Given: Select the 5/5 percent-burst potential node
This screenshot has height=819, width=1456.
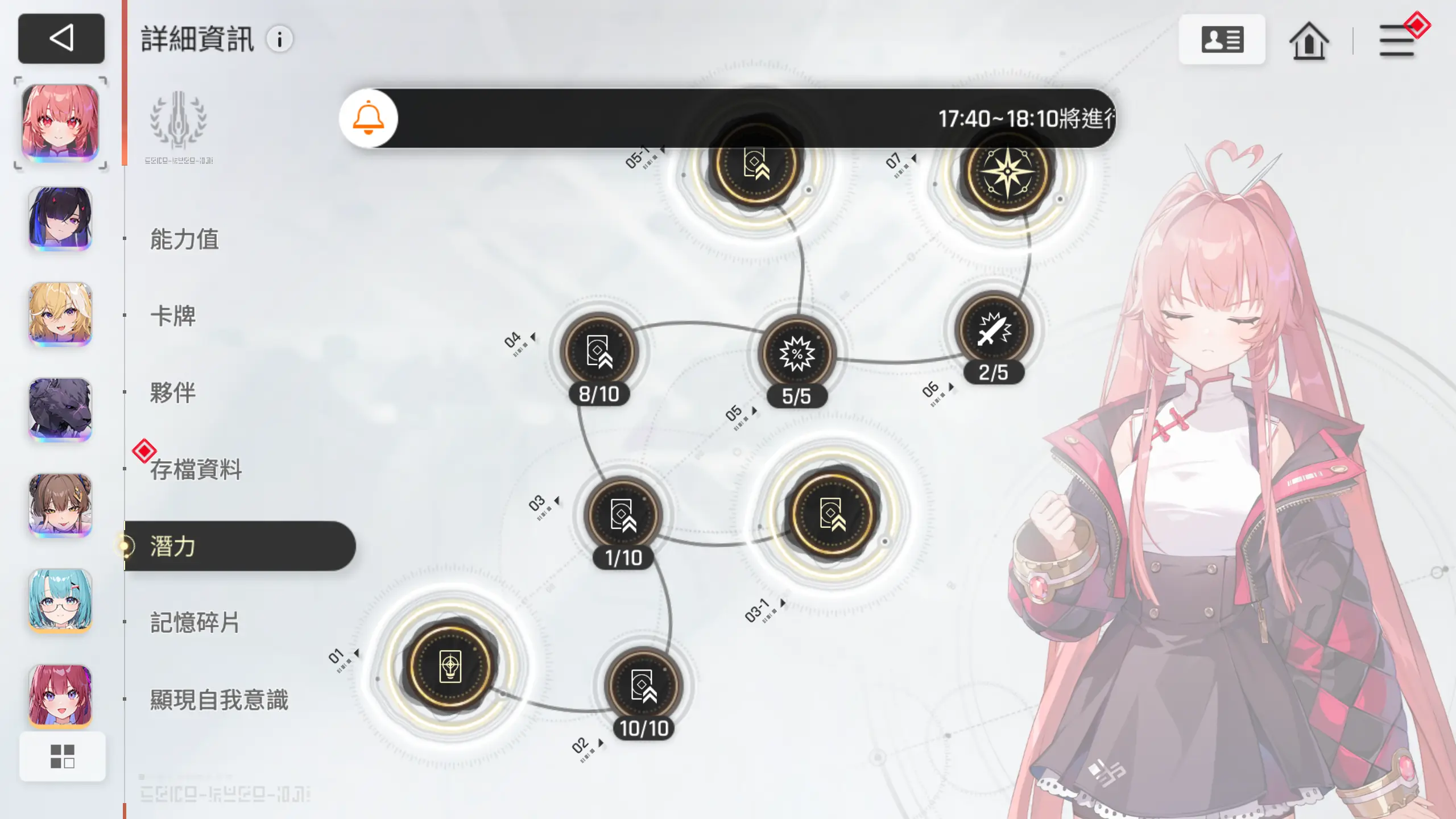Looking at the screenshot, I should point(797,355).
